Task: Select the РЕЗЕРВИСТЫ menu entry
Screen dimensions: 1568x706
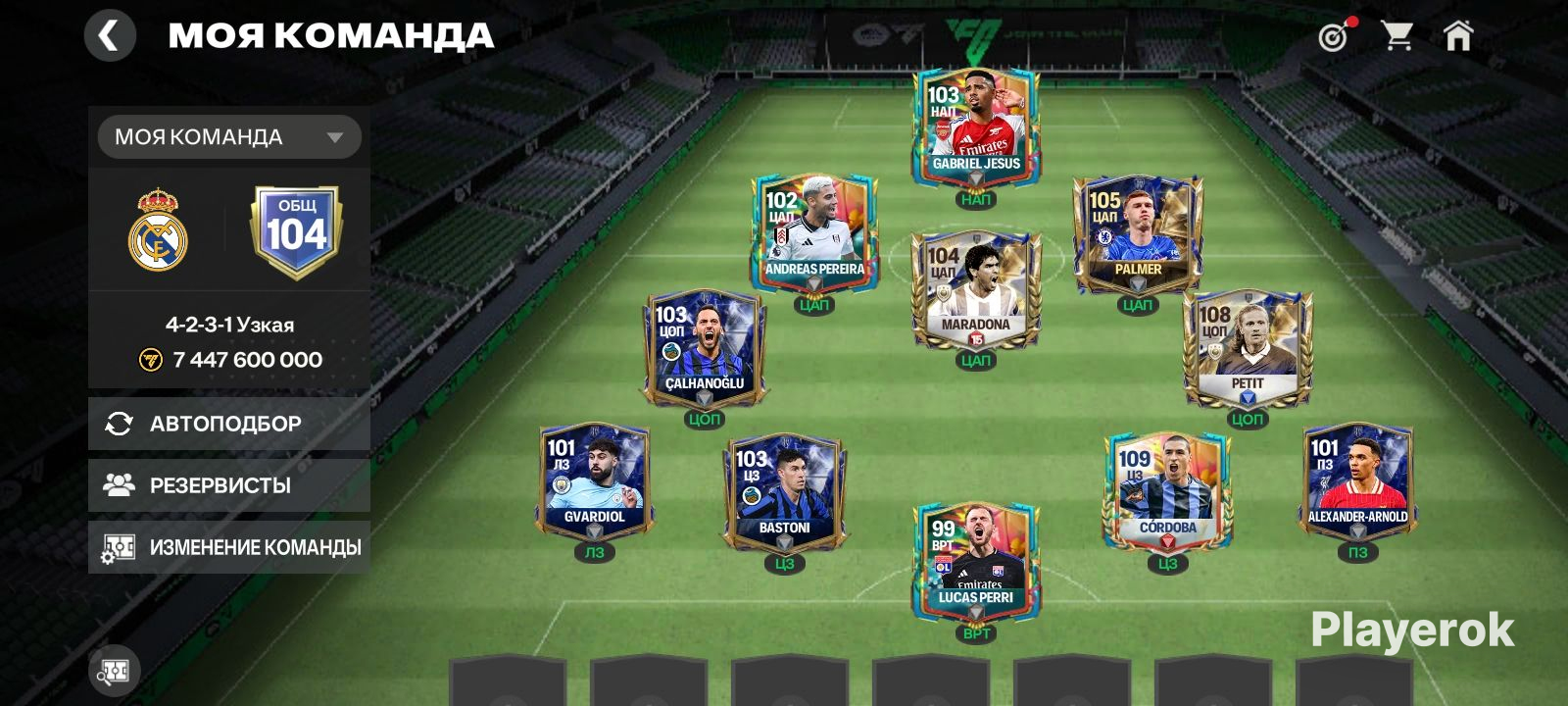Action: click(221, 484)
